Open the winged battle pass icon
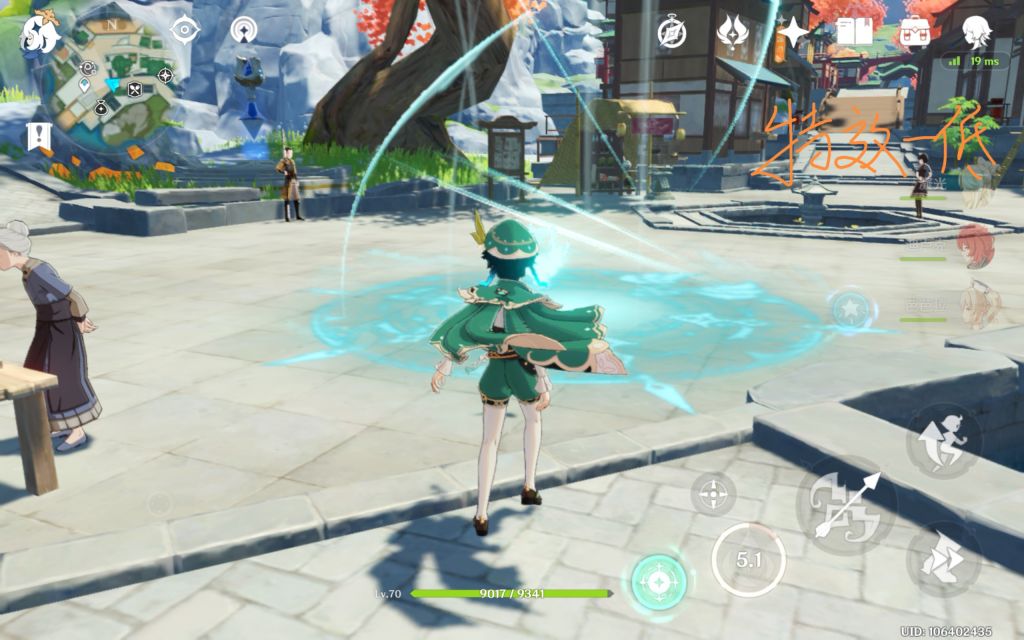Screen dimensions: 1024x640 (733, 32)
